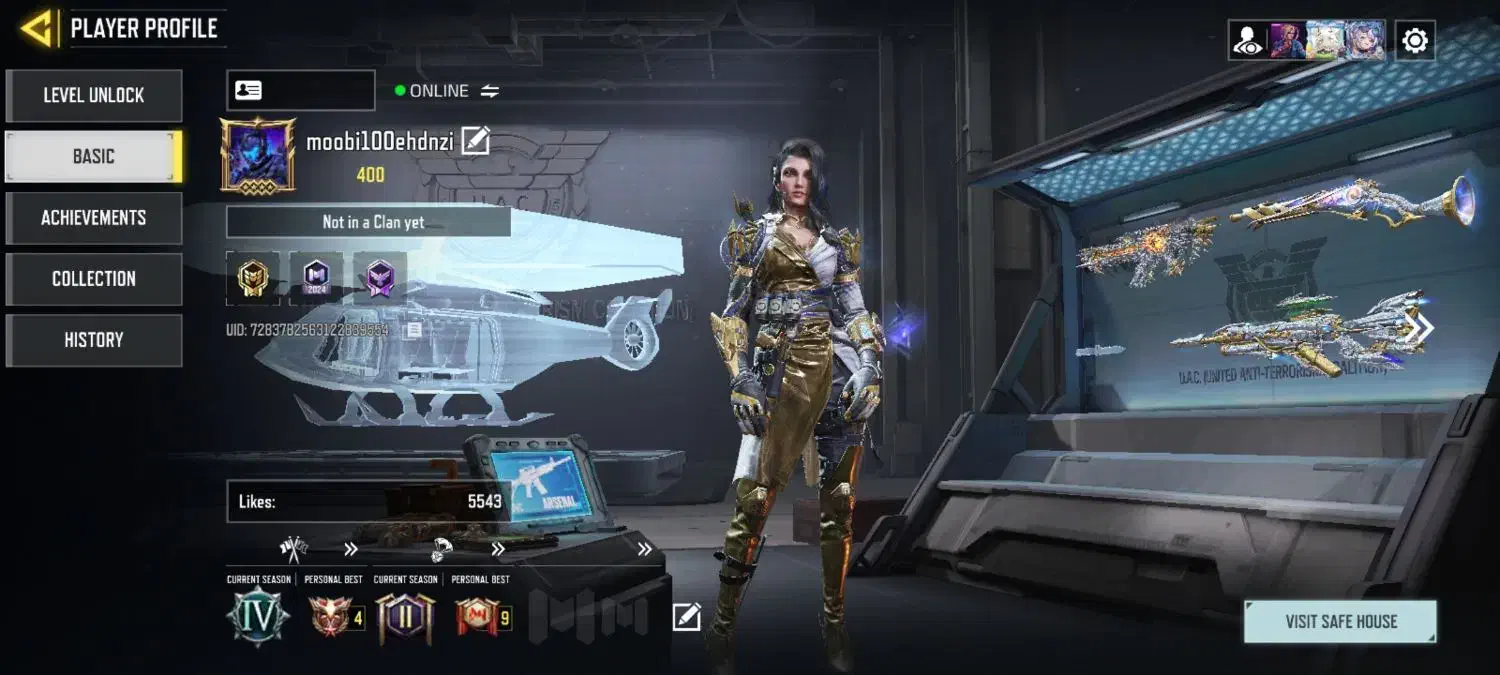Select the Basic profile tab

pos(94,157)
